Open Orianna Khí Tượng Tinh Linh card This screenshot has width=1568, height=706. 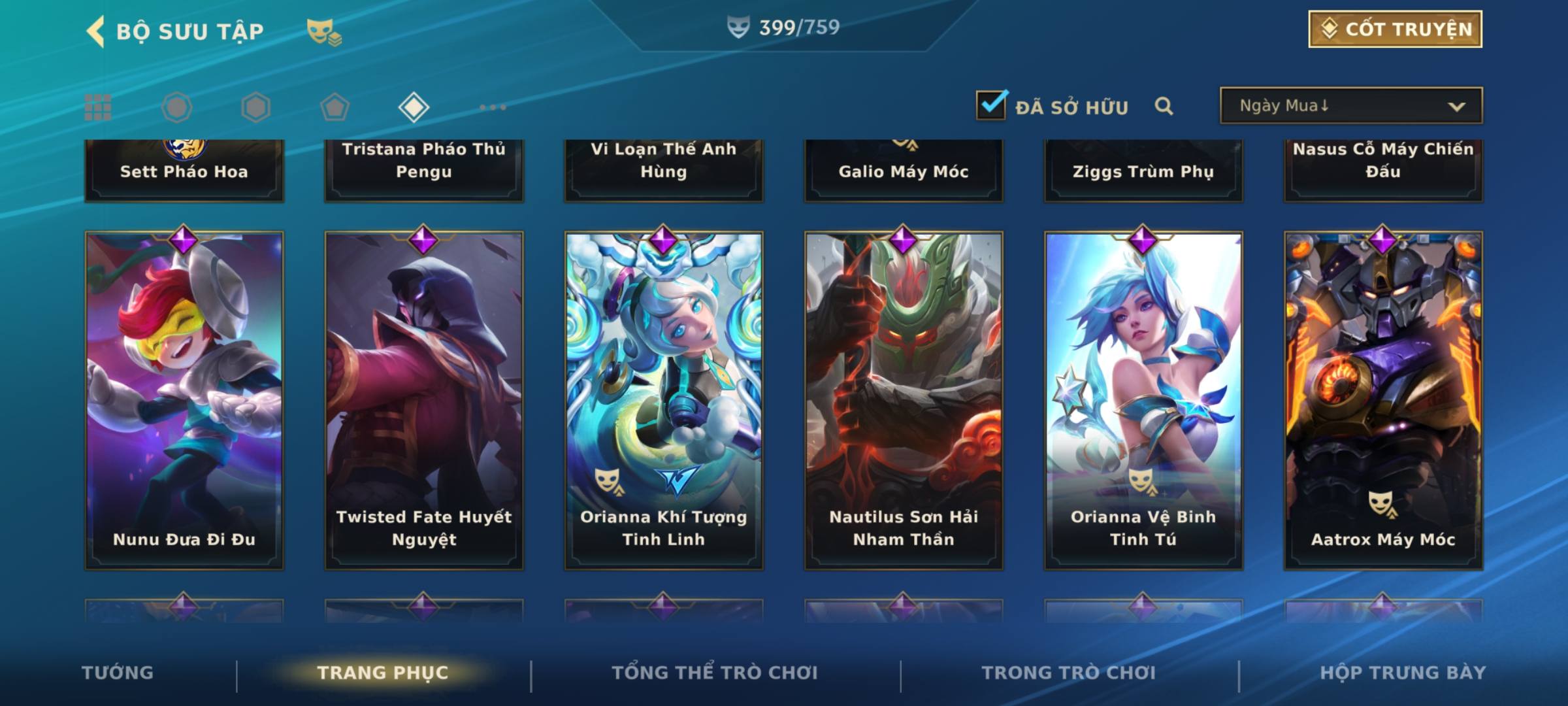point(664,400)
